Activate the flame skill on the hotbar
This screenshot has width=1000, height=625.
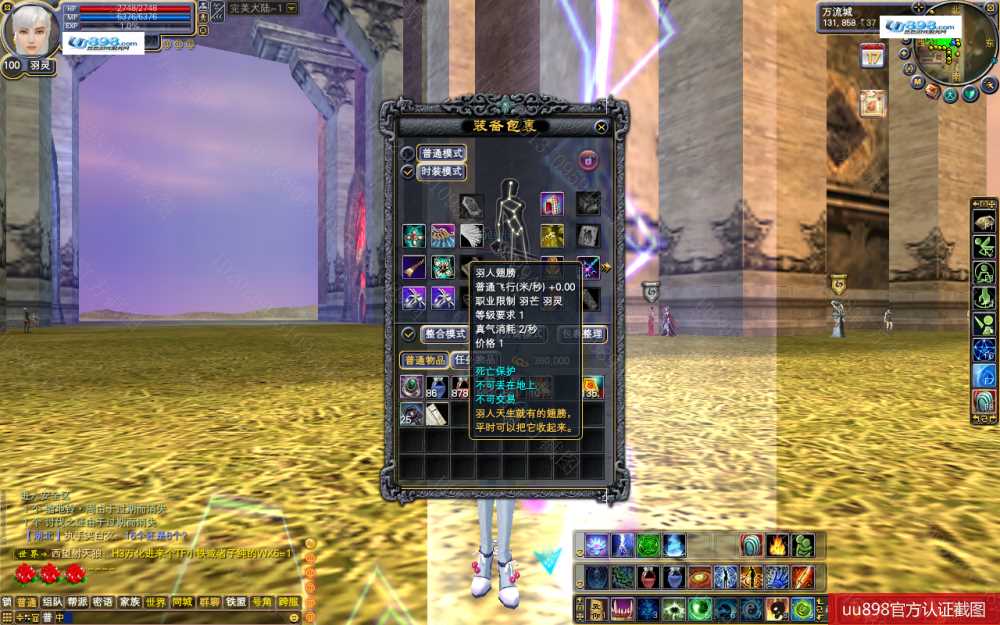(777, 545)
